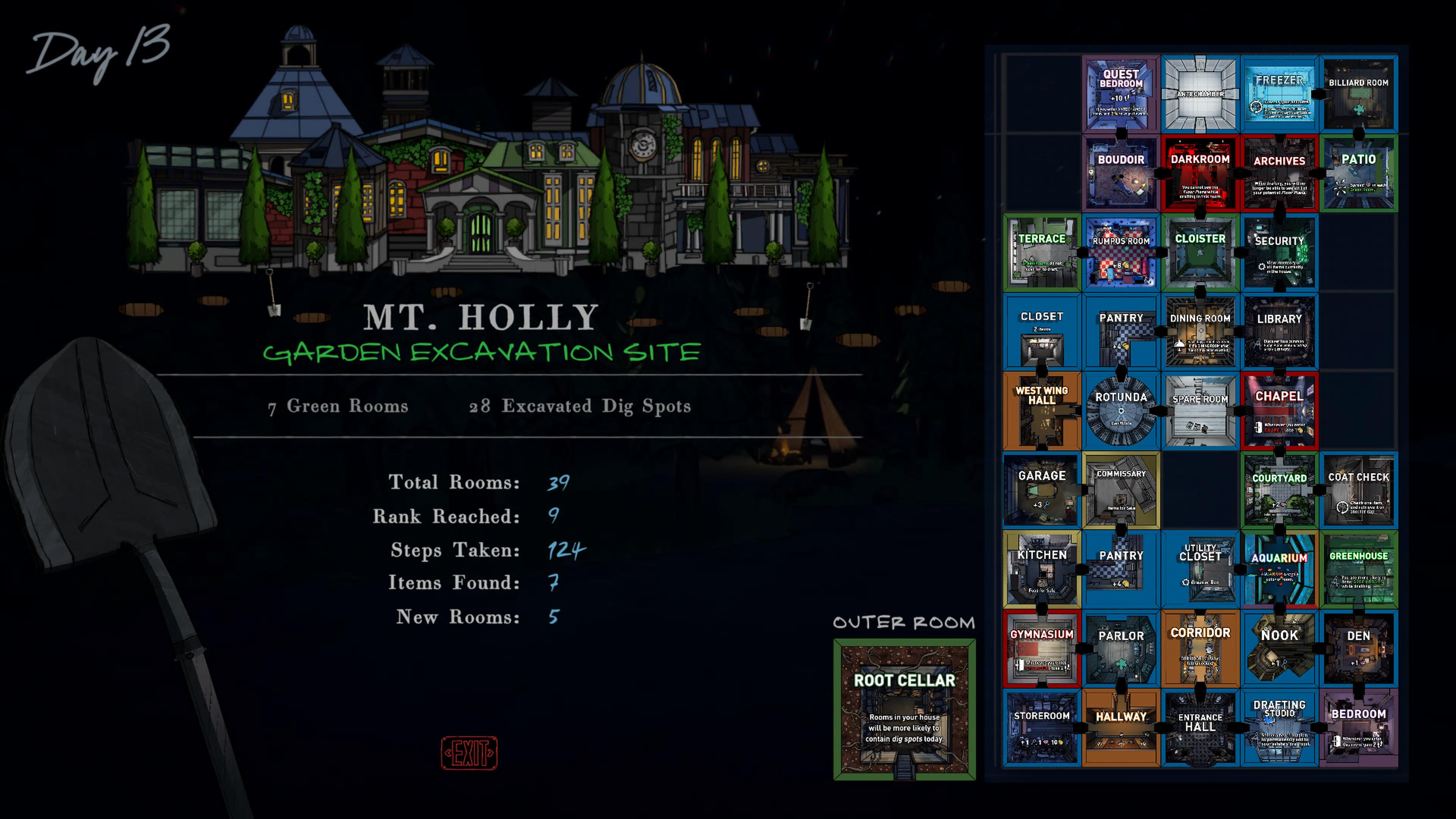The image size is (1456, 819).
Task: Click the Gymnasium room tile
Action: (1042, 649)
